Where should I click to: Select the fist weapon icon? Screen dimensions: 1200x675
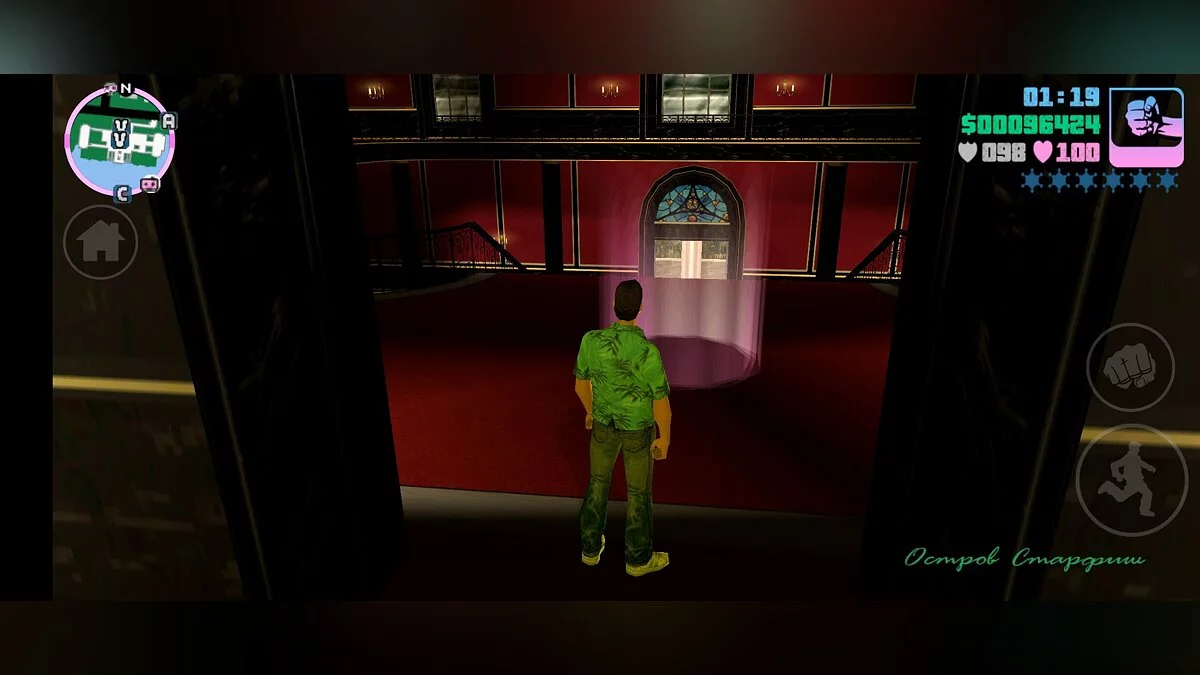1146,127
